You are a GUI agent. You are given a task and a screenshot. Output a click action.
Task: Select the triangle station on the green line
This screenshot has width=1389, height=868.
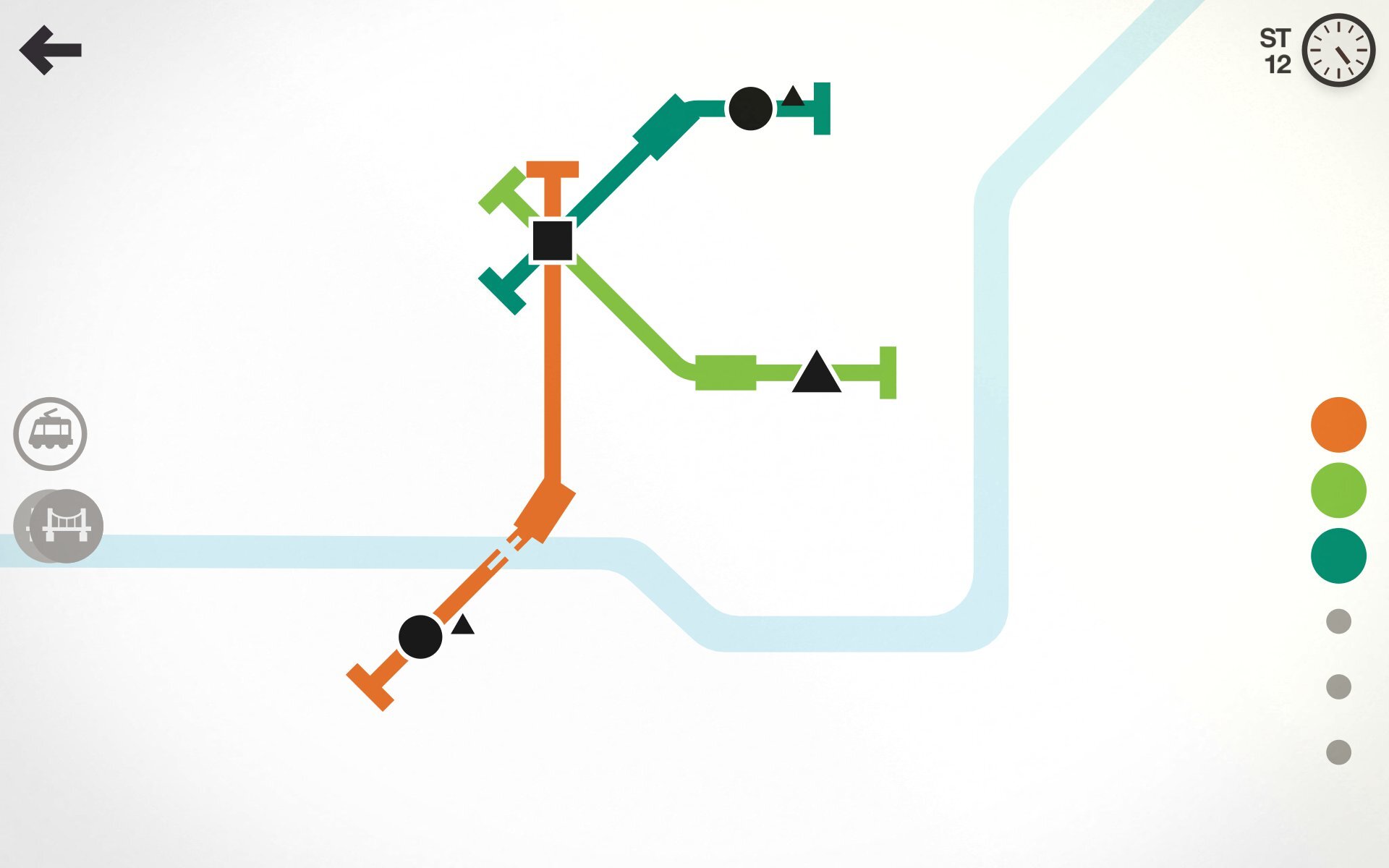point(817,373)
